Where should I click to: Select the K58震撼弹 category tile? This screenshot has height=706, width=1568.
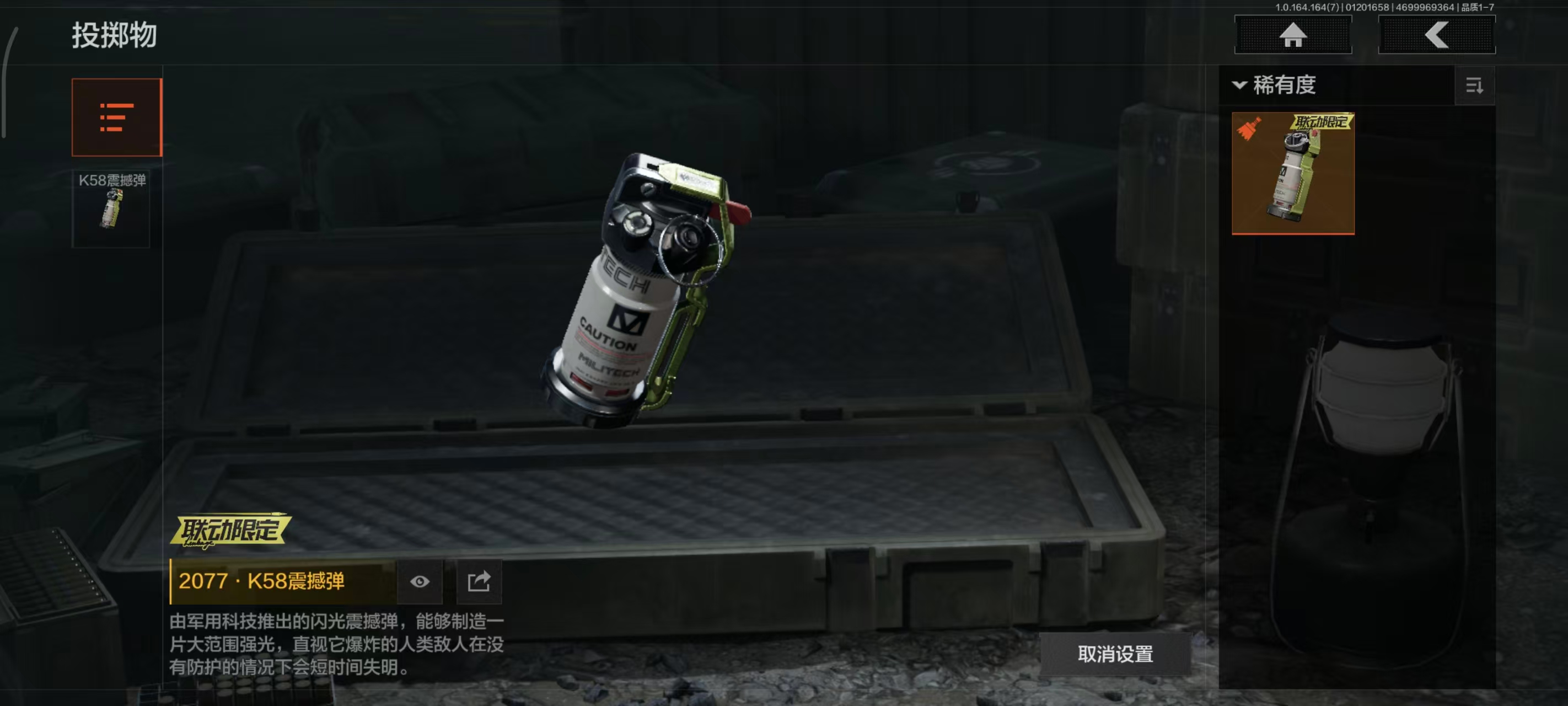click(x=111, y=208)
